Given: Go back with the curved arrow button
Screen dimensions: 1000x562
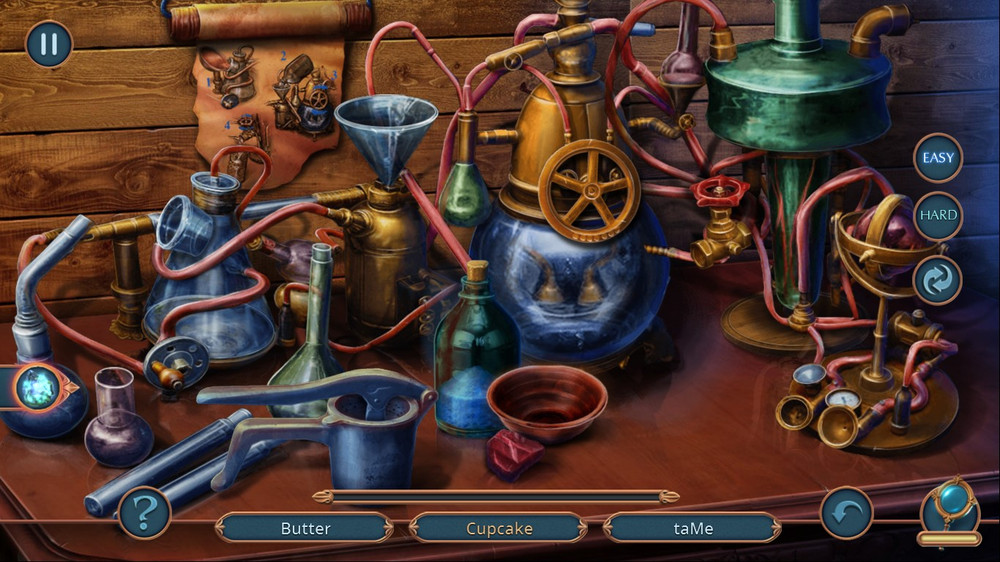Looking at the screenshot, I should 846,513.
